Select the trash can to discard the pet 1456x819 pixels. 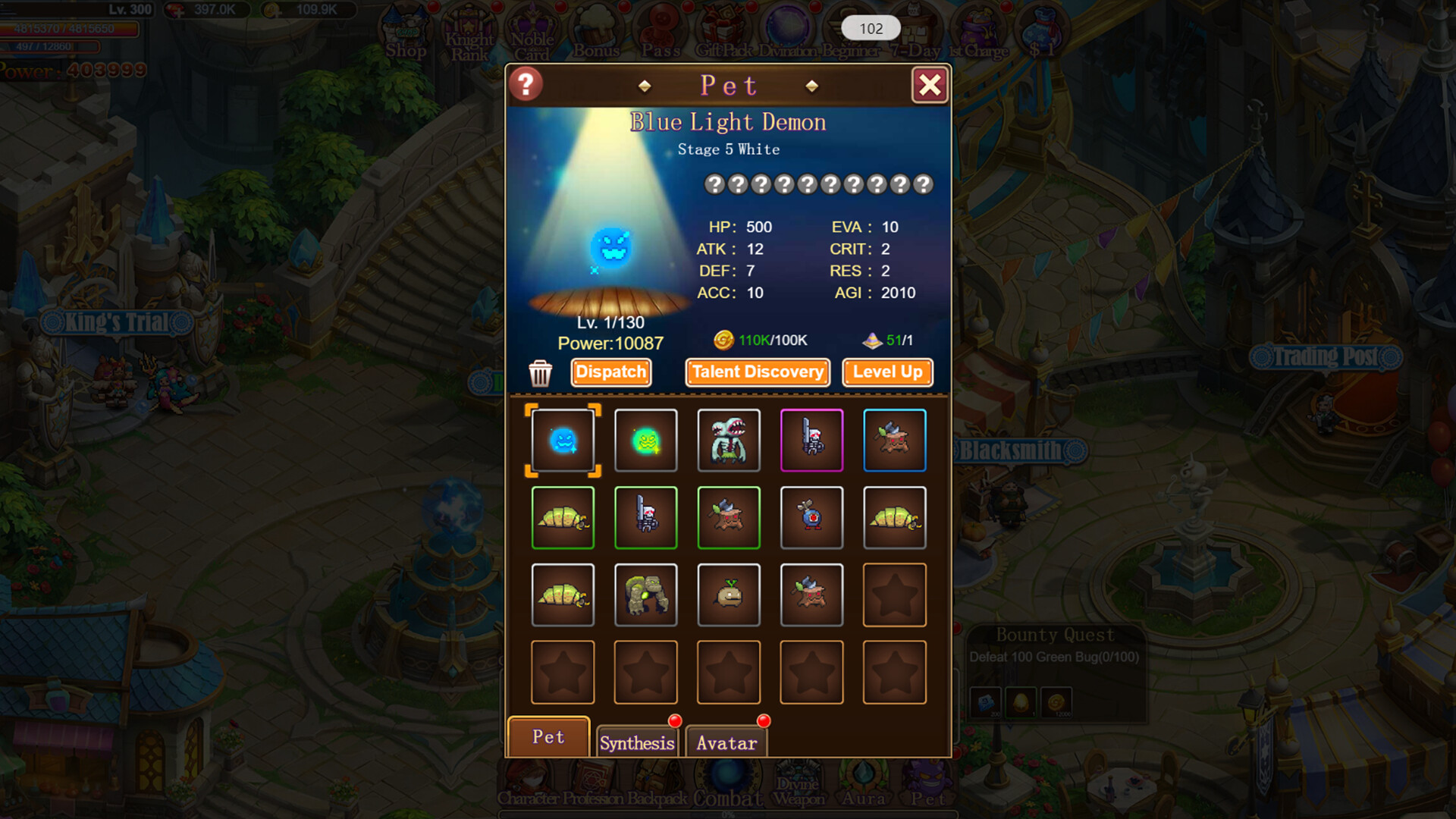point(541,373)
